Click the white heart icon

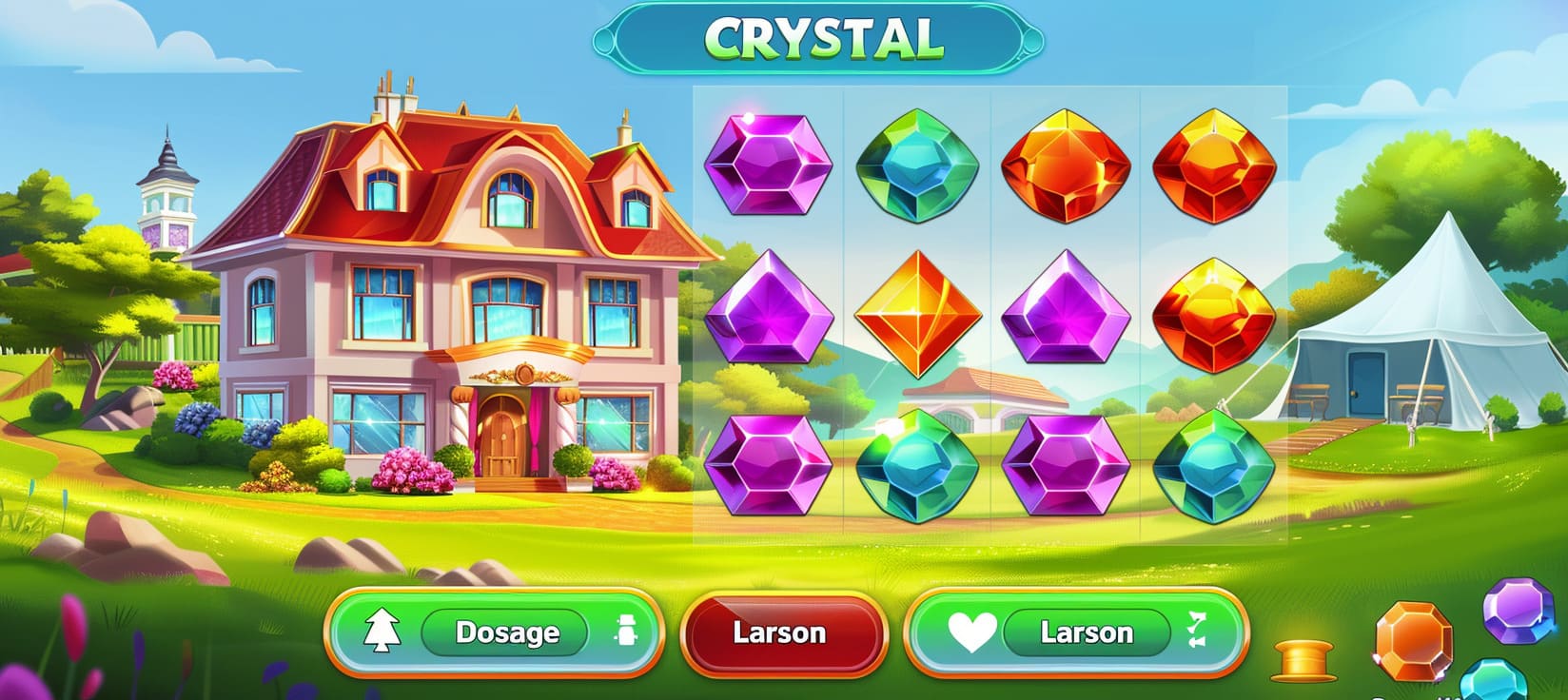coord(971,632)
